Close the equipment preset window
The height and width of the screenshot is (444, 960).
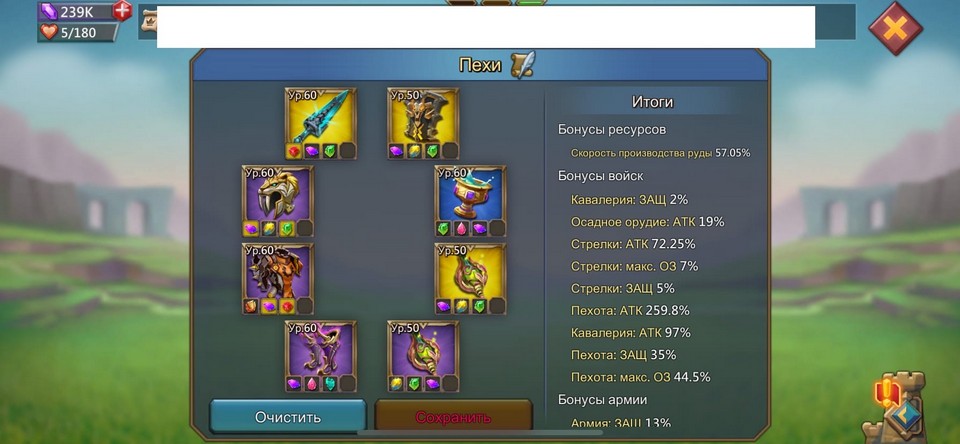[895, 28]
